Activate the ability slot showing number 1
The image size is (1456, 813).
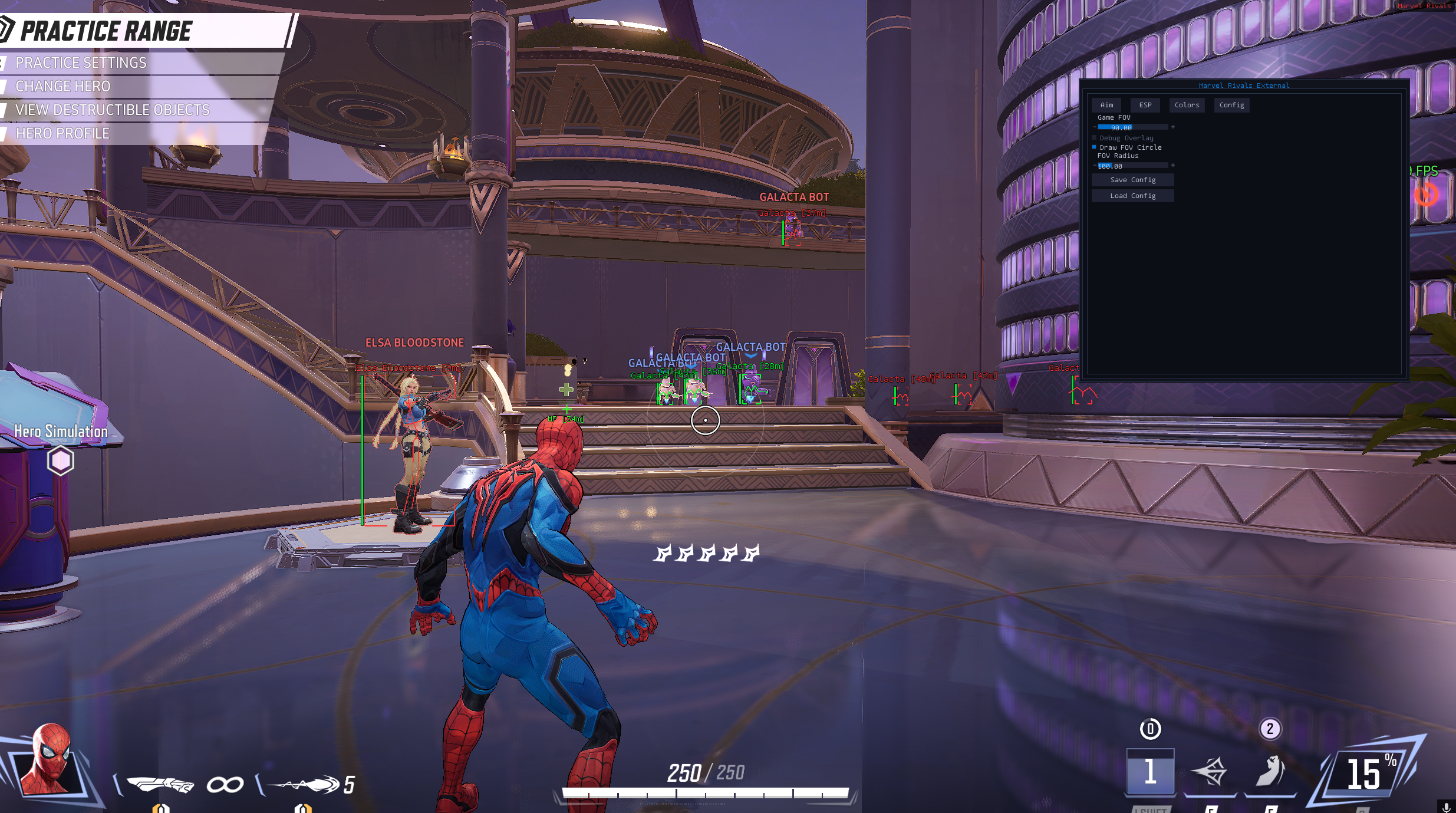[x=1150, y=772]
